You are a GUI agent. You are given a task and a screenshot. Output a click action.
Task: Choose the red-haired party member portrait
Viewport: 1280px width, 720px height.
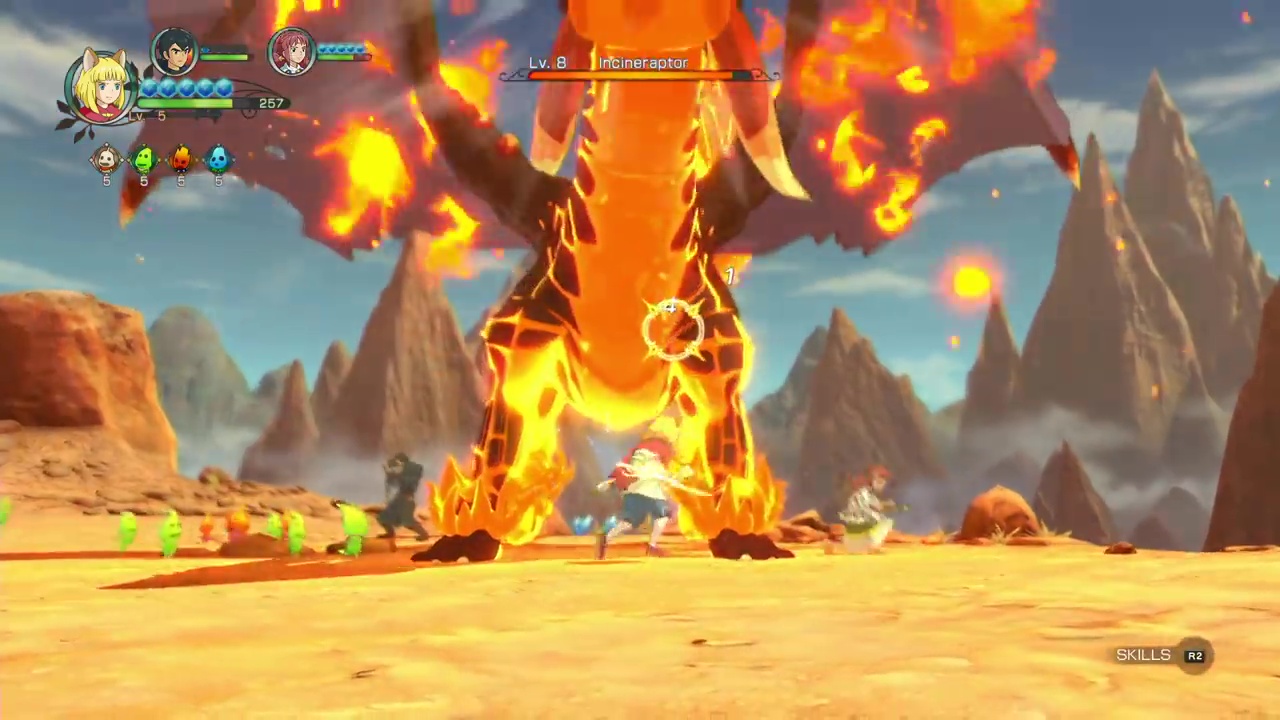pyautogui.click(x=292, y=51)
